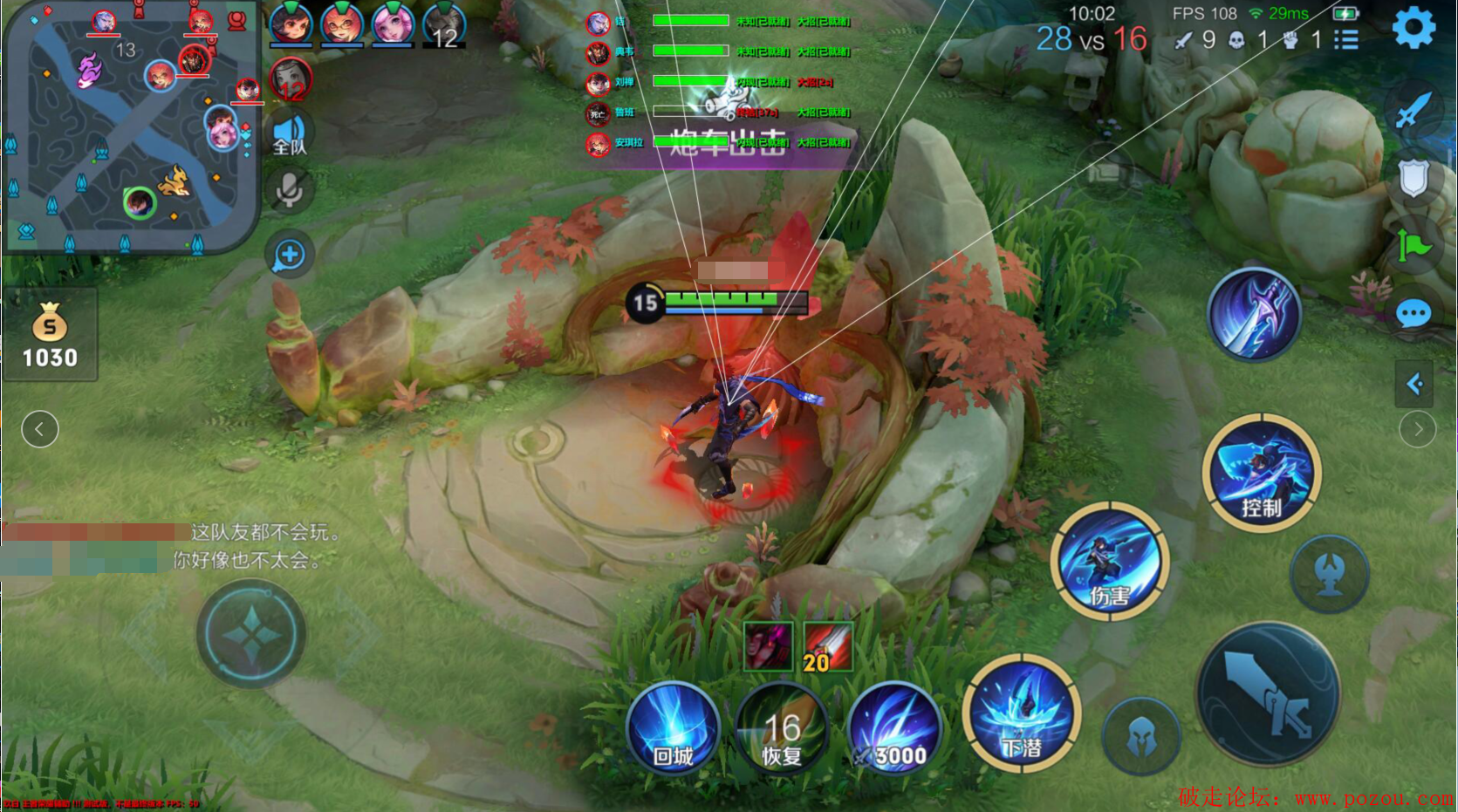Tap the magnifier plus button below microphone
Image resolution: width=1458 pixels, height=812 pixels.
290,255
